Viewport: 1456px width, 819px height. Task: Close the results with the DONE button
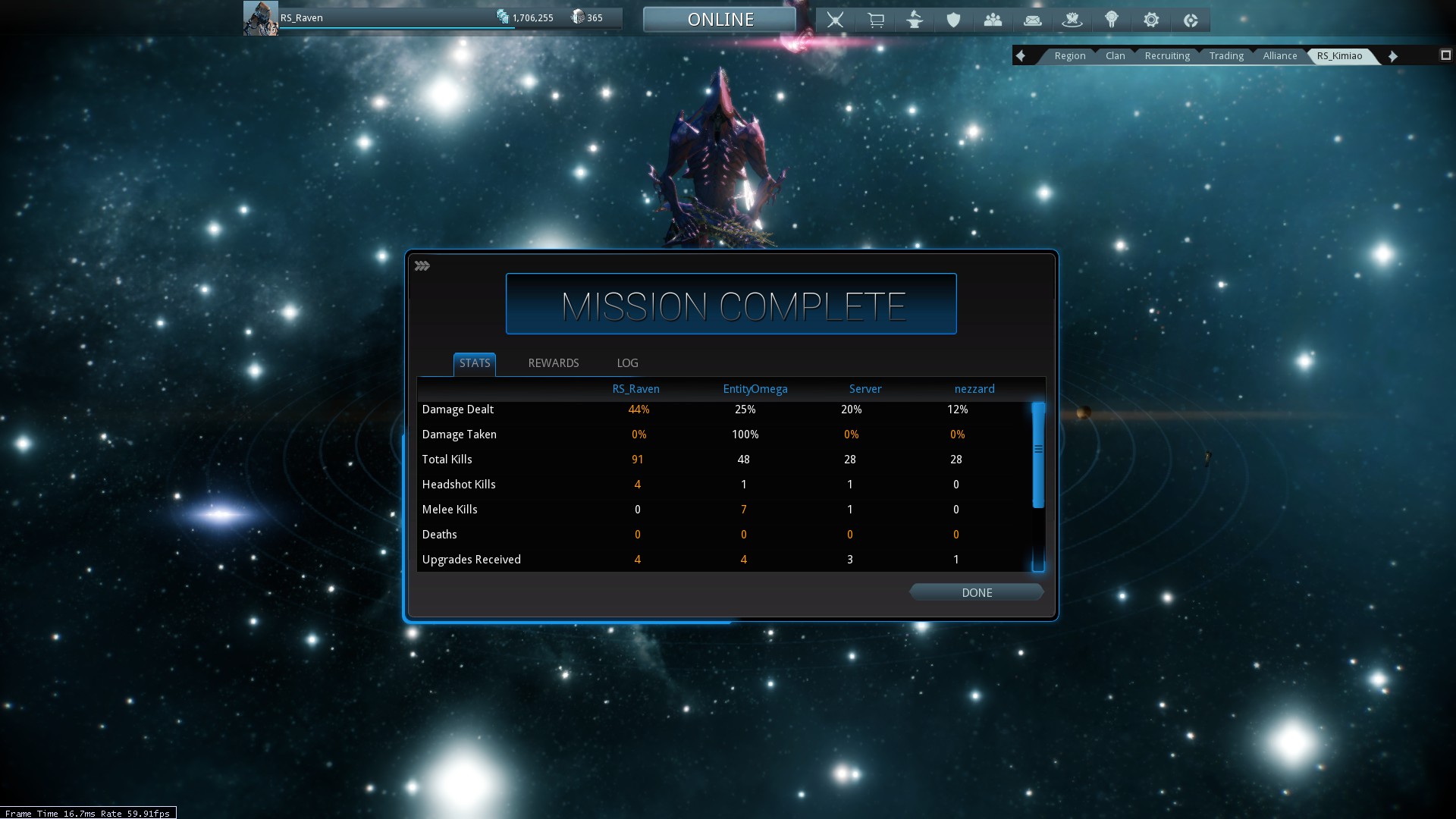[977, 592]
